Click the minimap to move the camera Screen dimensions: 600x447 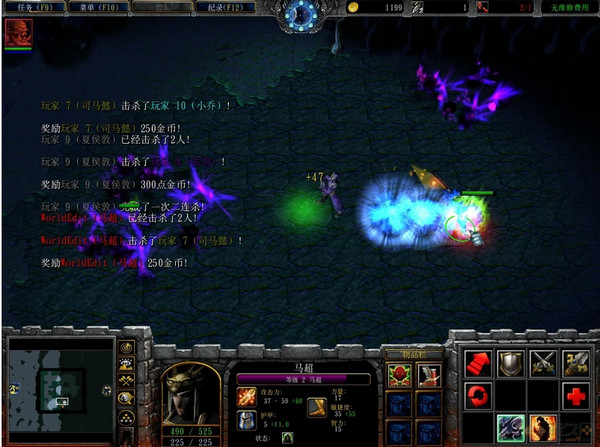[x=58, y=384]
